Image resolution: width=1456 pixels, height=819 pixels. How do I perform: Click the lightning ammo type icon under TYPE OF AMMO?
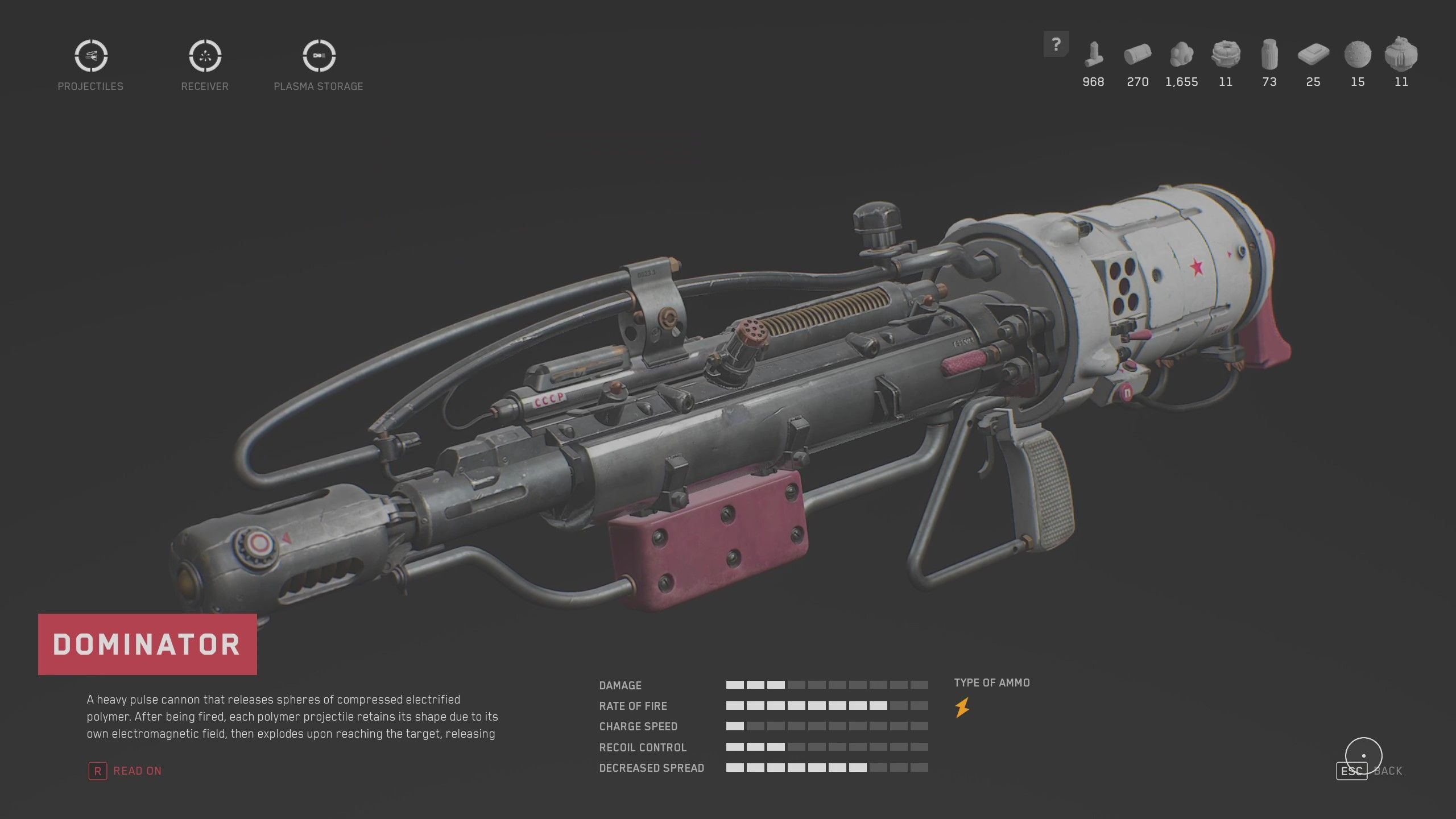coord(962,708)
